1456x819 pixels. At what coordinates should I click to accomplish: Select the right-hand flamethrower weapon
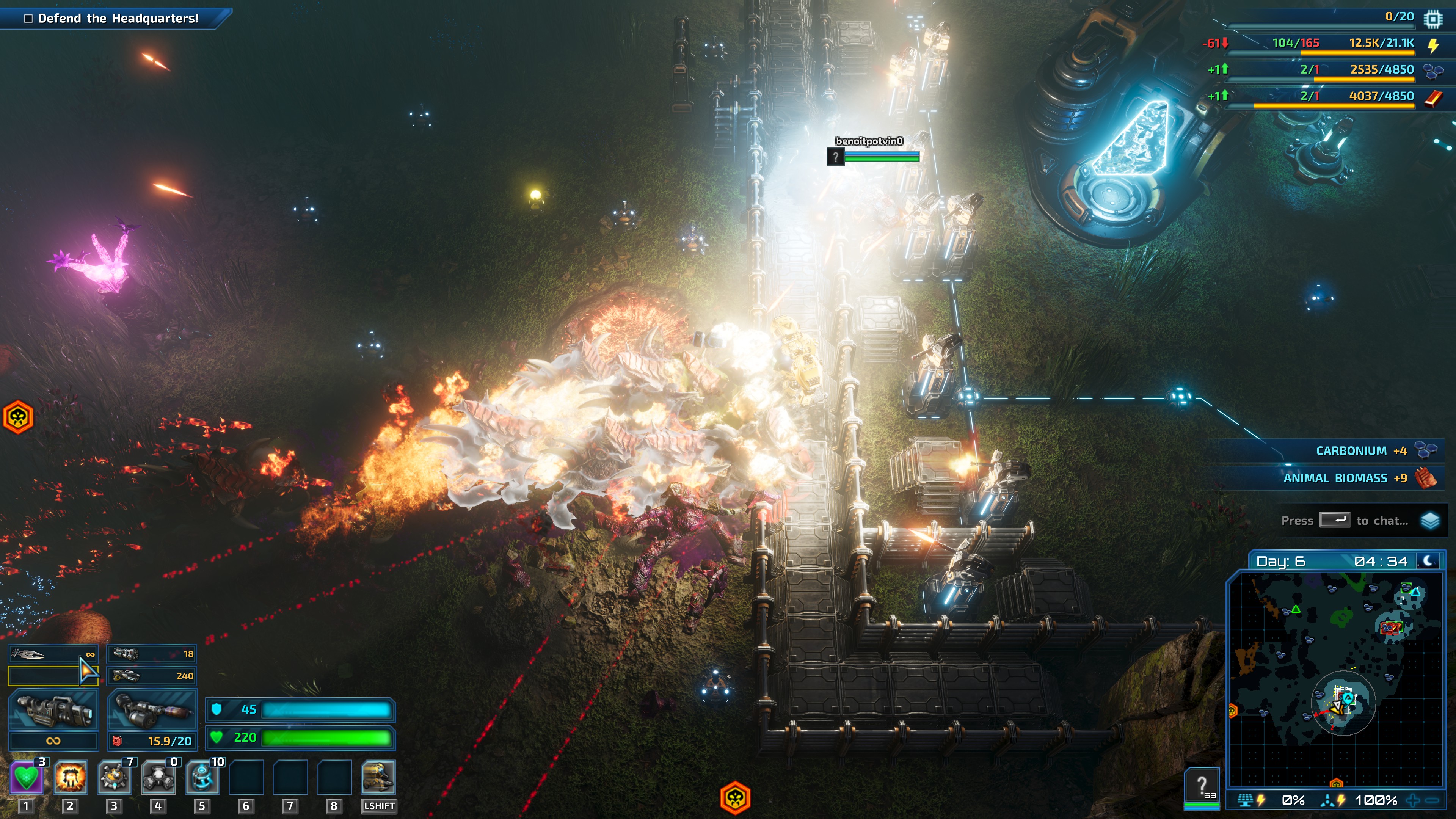[152, 709]
